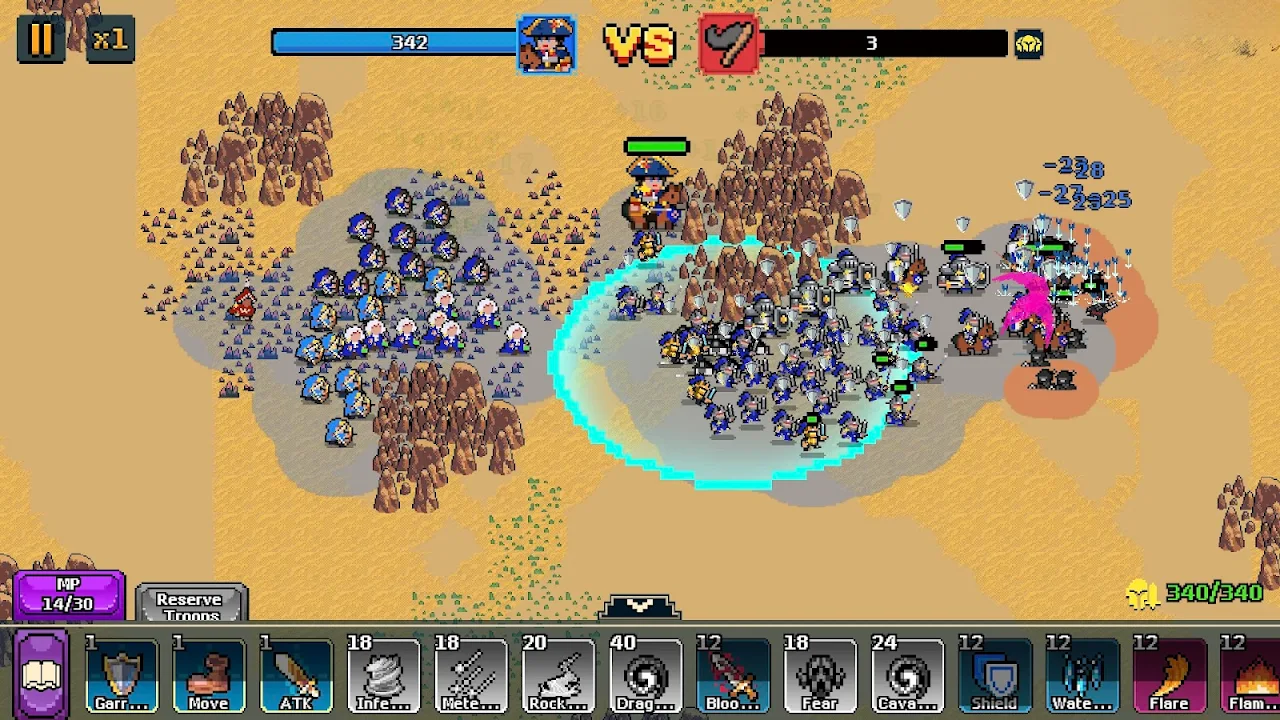
Task: Pause the battle
Action: [41, 40]
